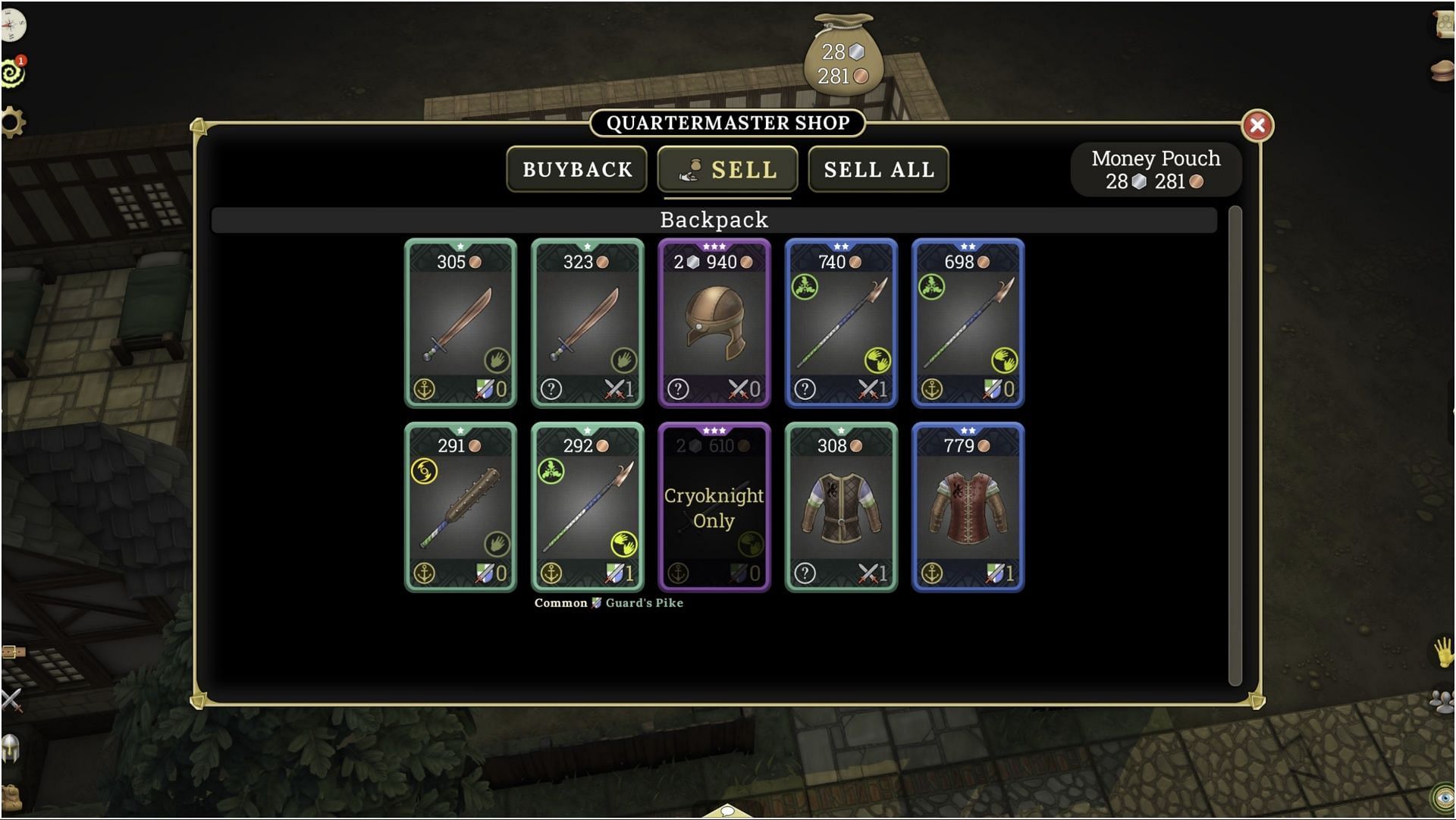This screenshot has width=1456, height=820.
Task: Sell the Guard's Pike for 292 copper
Action: (x=588, y=507)
